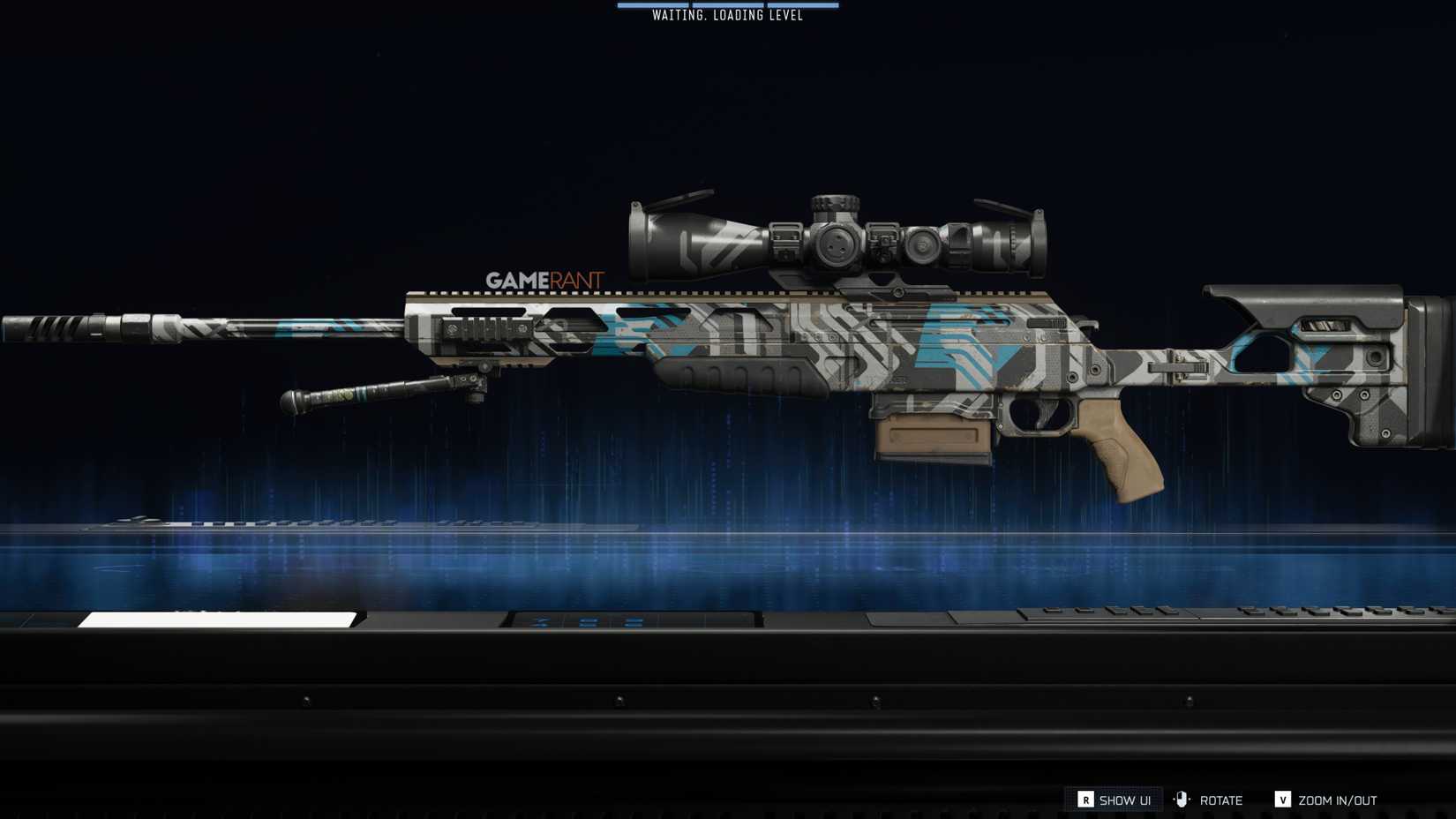Image resolution: width=1456 pixels, height=819 pixels.
Task: Click the middle loading bar segment
Action: click(x=728, y=5)
